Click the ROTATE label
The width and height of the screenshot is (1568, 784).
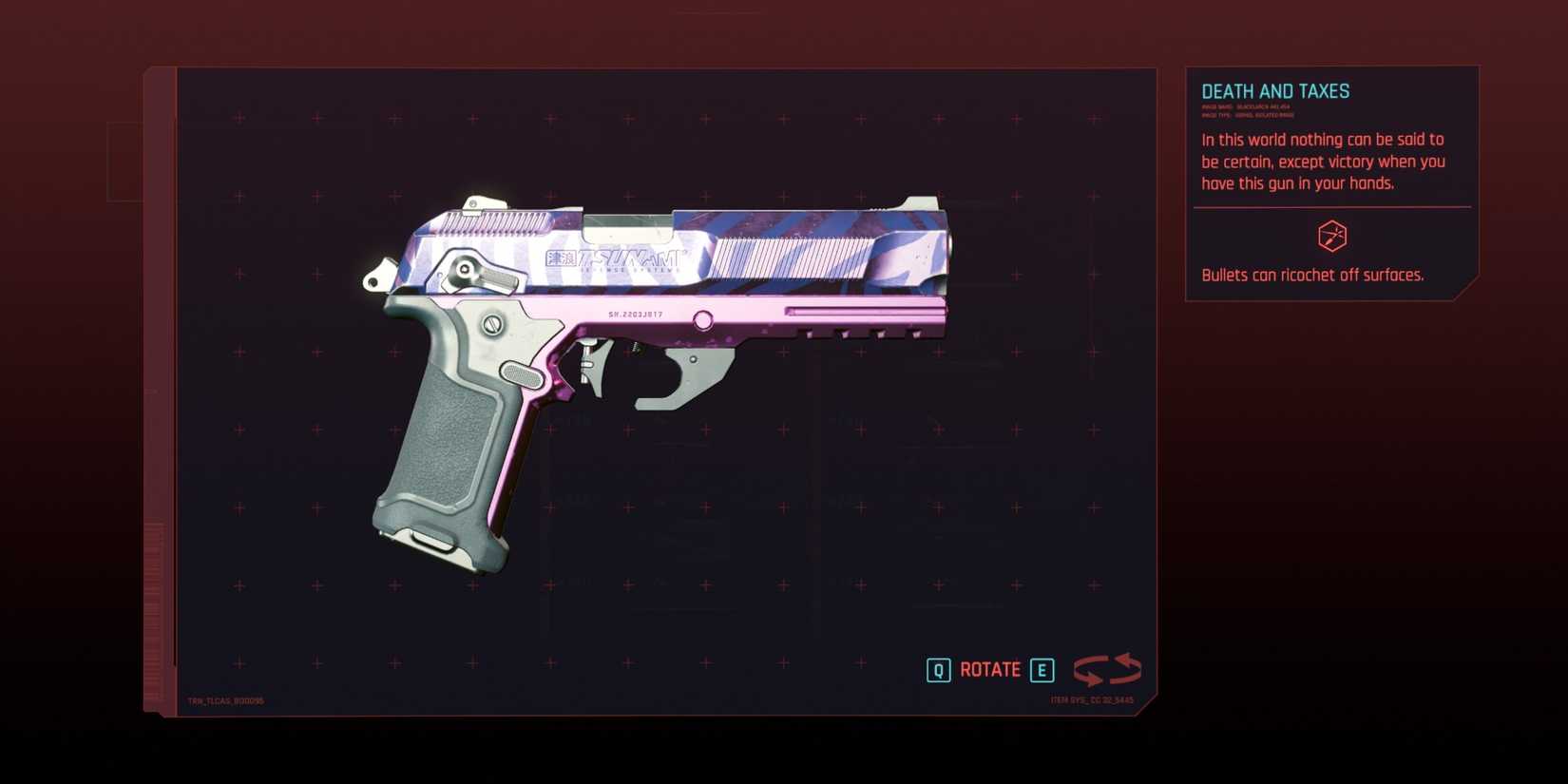(989, 669)
